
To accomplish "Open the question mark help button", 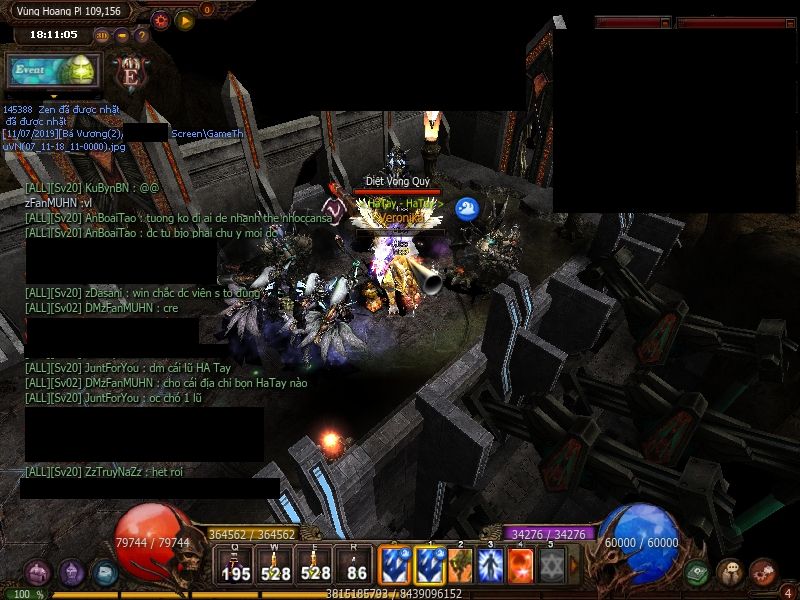I will tap(141, 36).
